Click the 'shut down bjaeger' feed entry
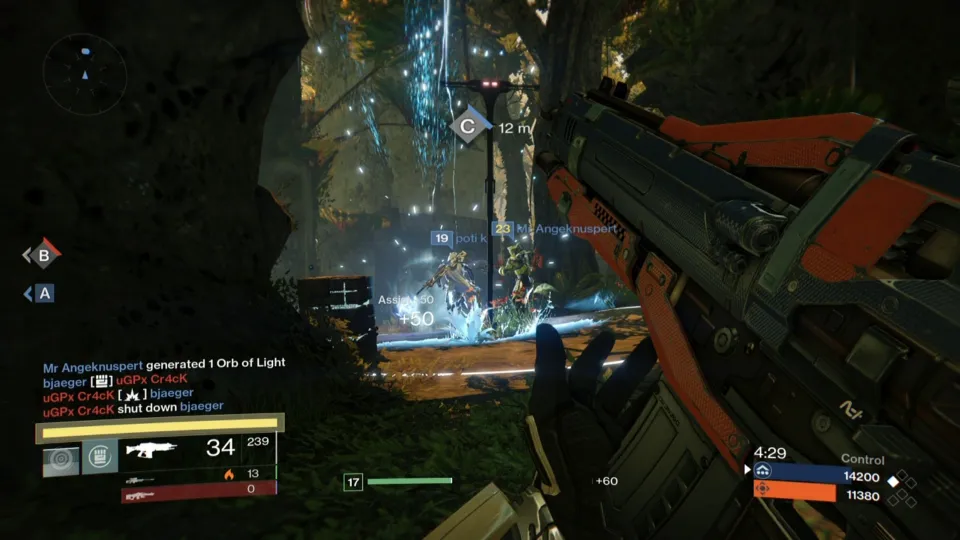The height and width of the screenshot is (540, 960). click(132, 406)
